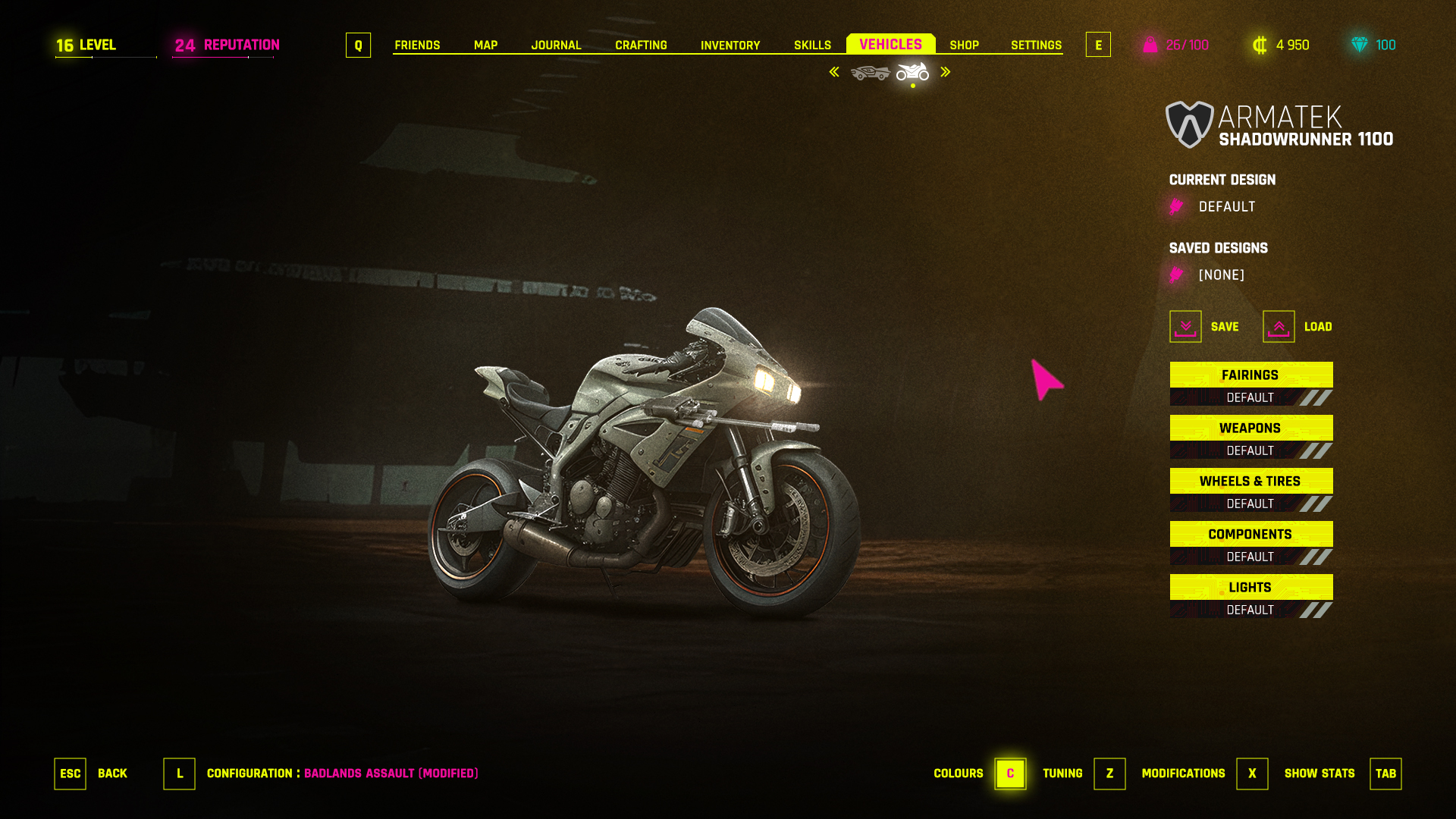Select the car vehicle icon
The width and height of the screenshot is (1456, 819).
[x=870, y=73]
